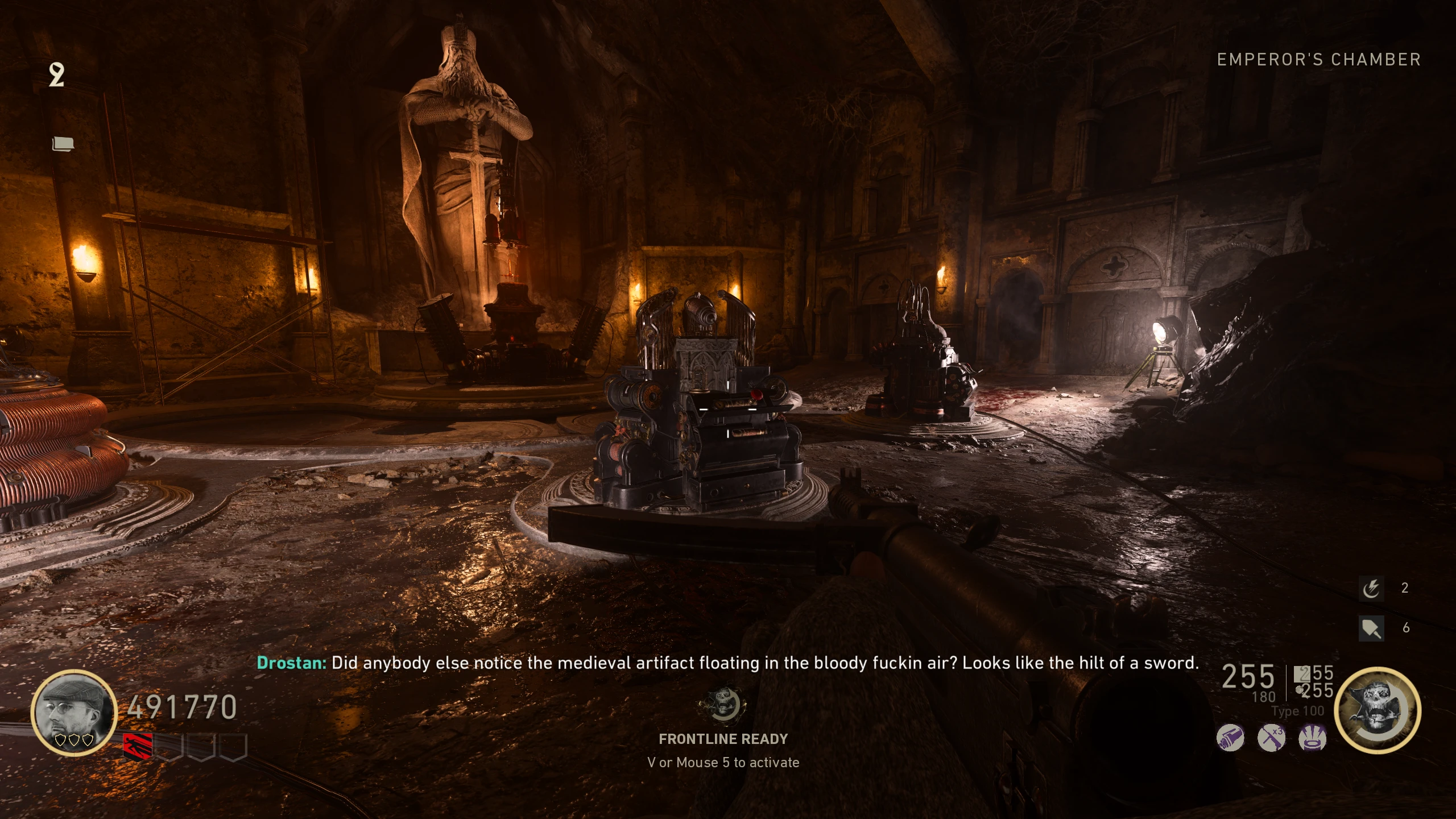This screenshot has height=819, width=1456.
Task: Use the lightning bolt equipment icon
Action: 1371,588
